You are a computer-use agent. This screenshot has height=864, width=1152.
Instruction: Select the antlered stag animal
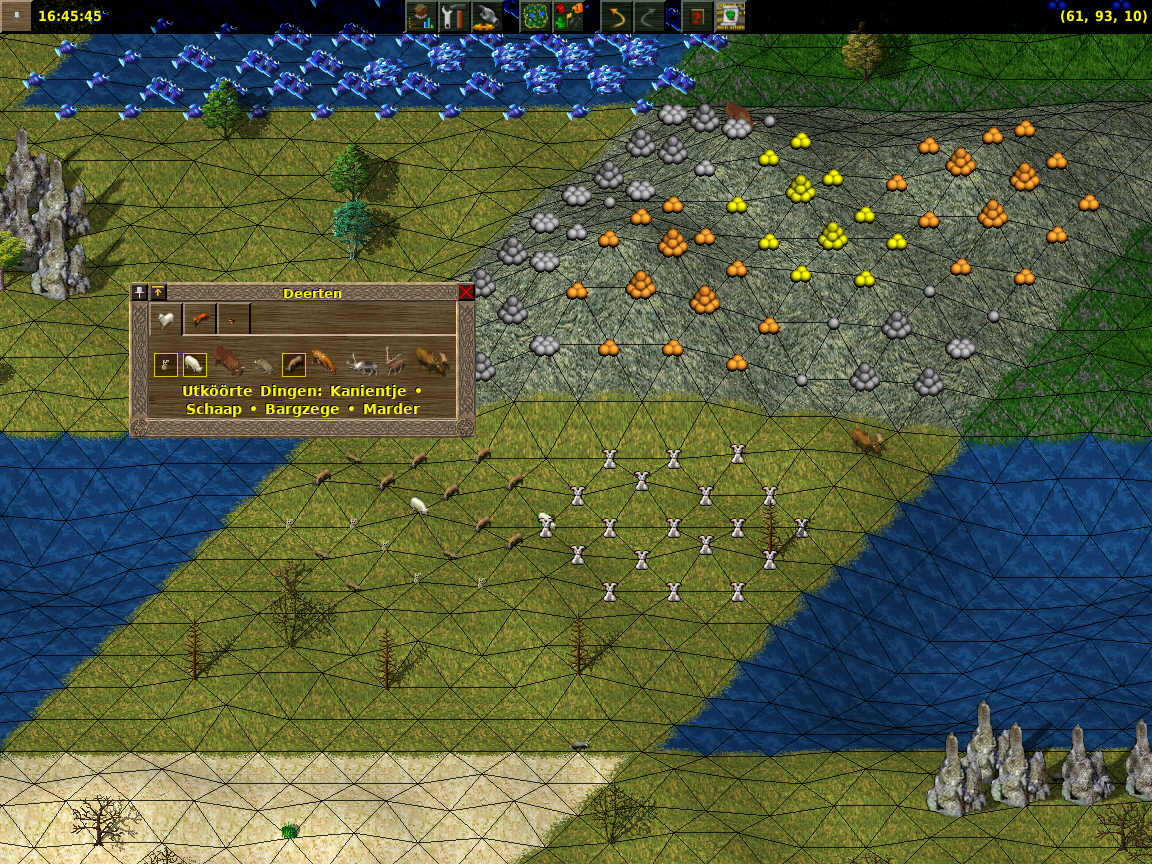394,361
